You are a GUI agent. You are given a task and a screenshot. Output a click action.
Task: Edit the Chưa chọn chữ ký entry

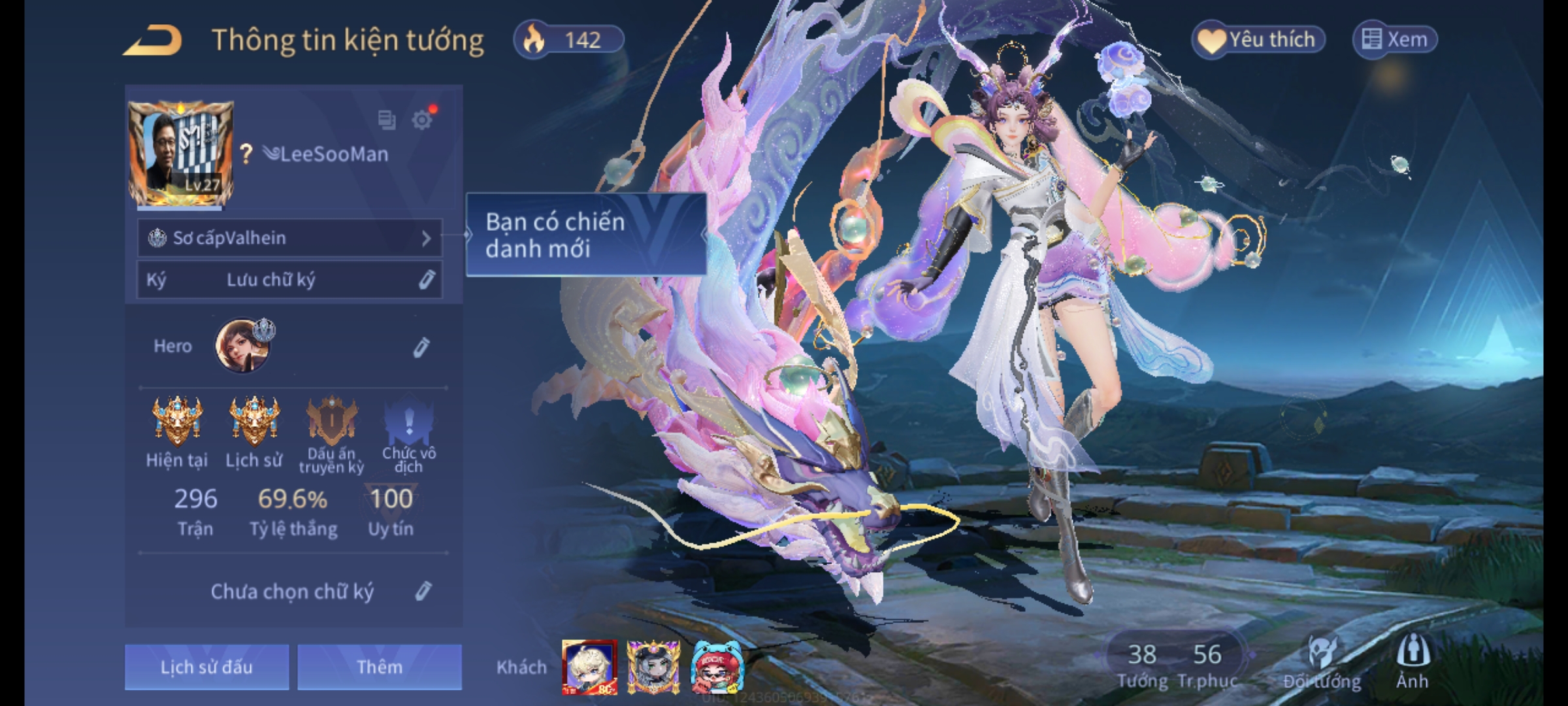[423, 592]
